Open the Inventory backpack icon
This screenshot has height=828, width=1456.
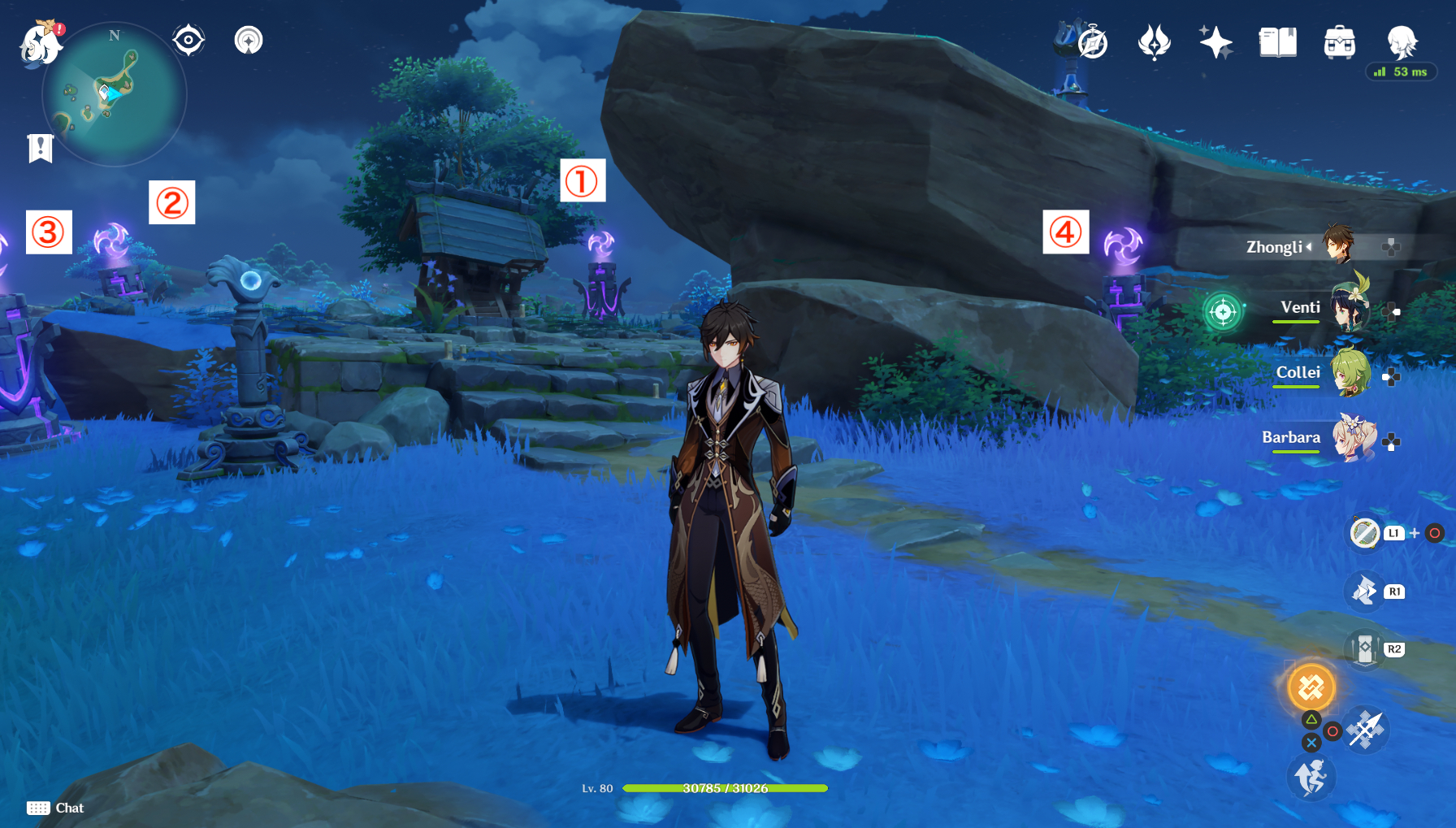pos(1341,42)
